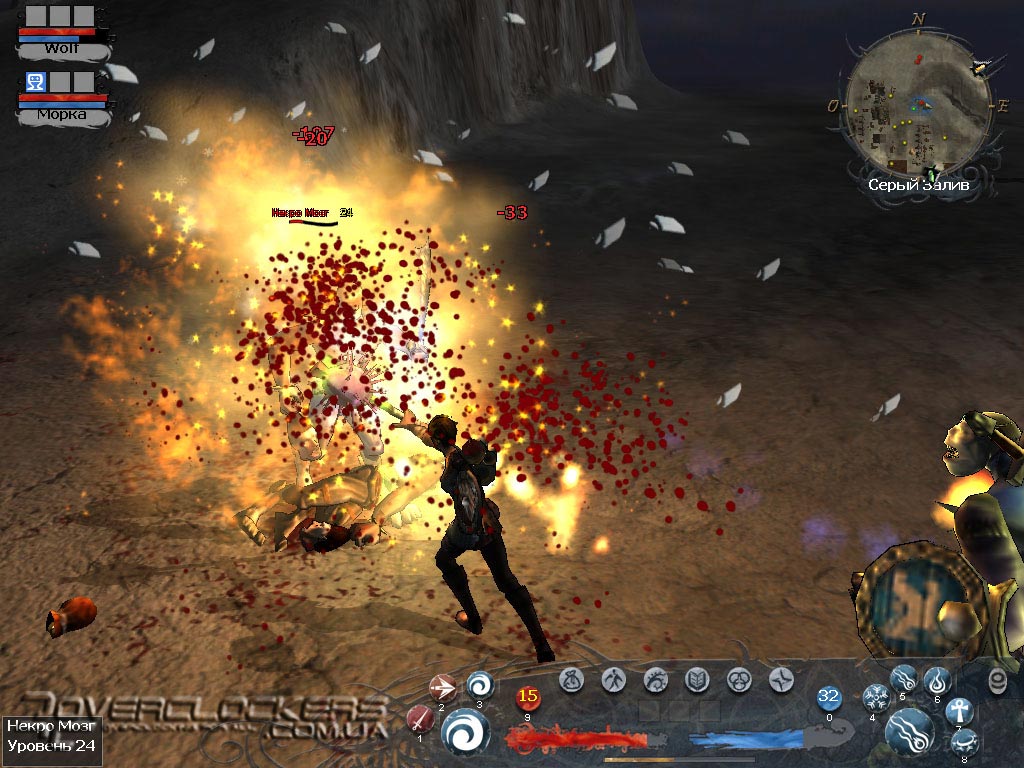This screenshot has height=768, width=1024.
Task: Select the Wolf party member frame
Action: point(62,32)
